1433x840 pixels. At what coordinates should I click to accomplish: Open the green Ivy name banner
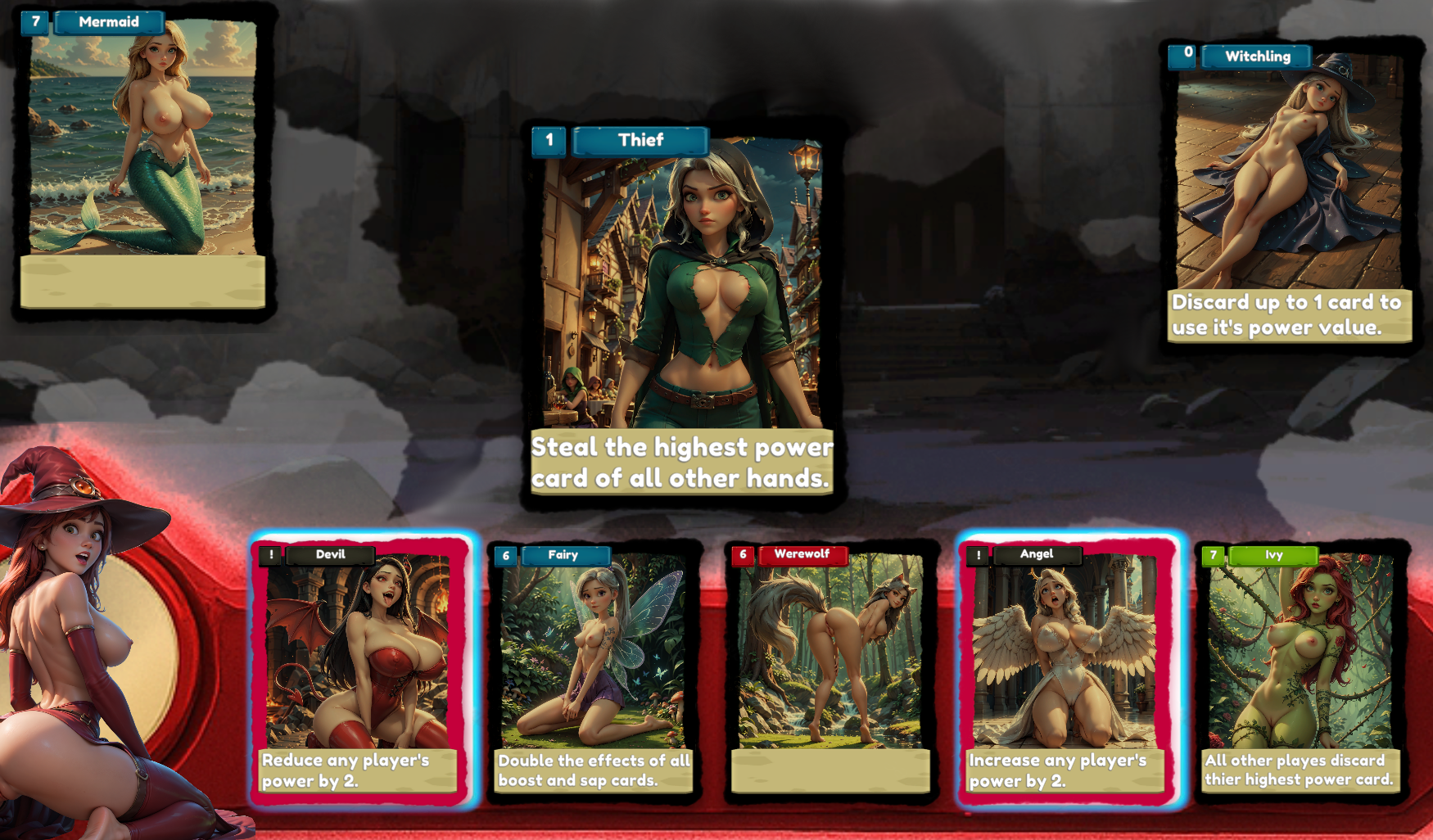[x=1273, y=555]
